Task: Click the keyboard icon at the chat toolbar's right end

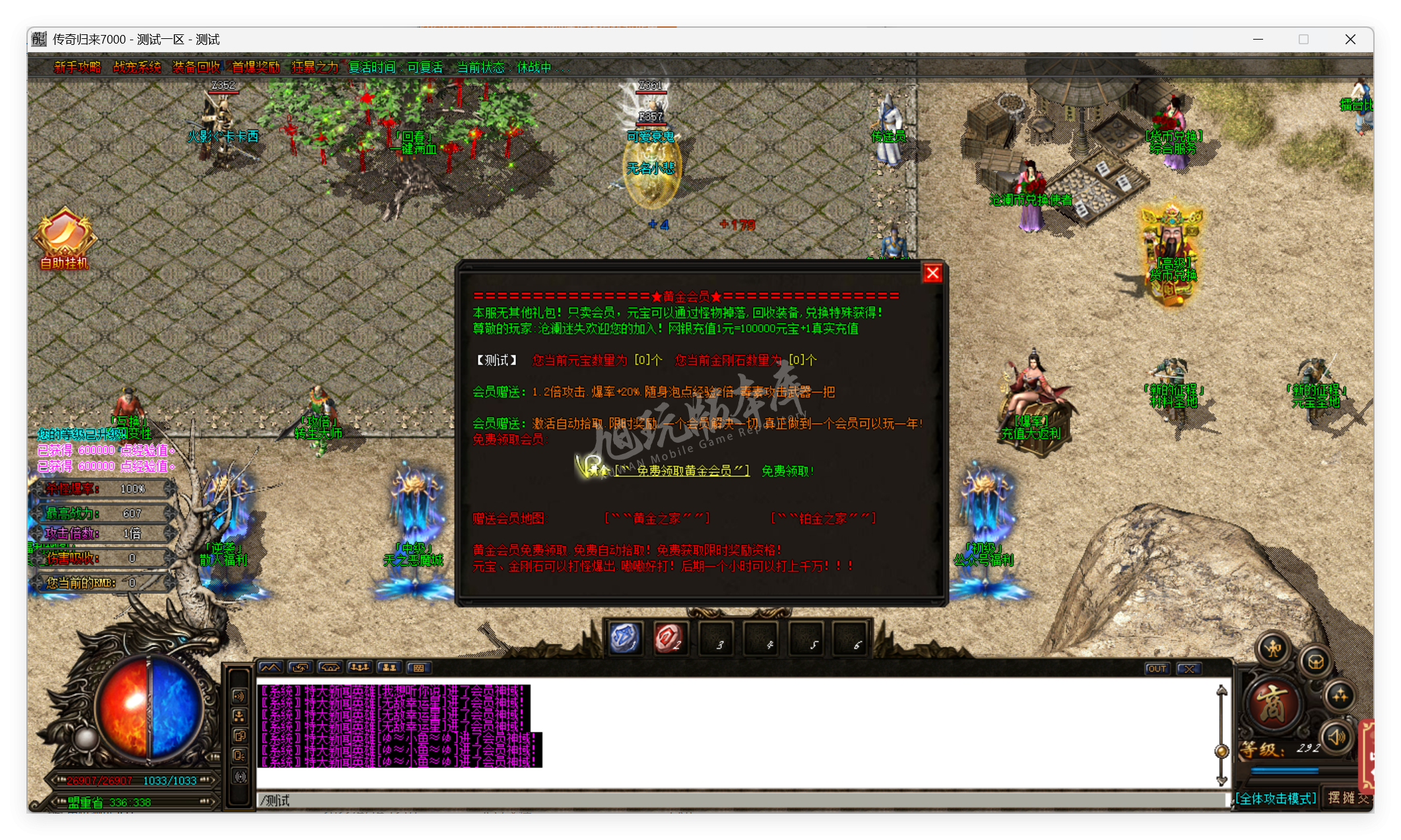Action: 419,668
